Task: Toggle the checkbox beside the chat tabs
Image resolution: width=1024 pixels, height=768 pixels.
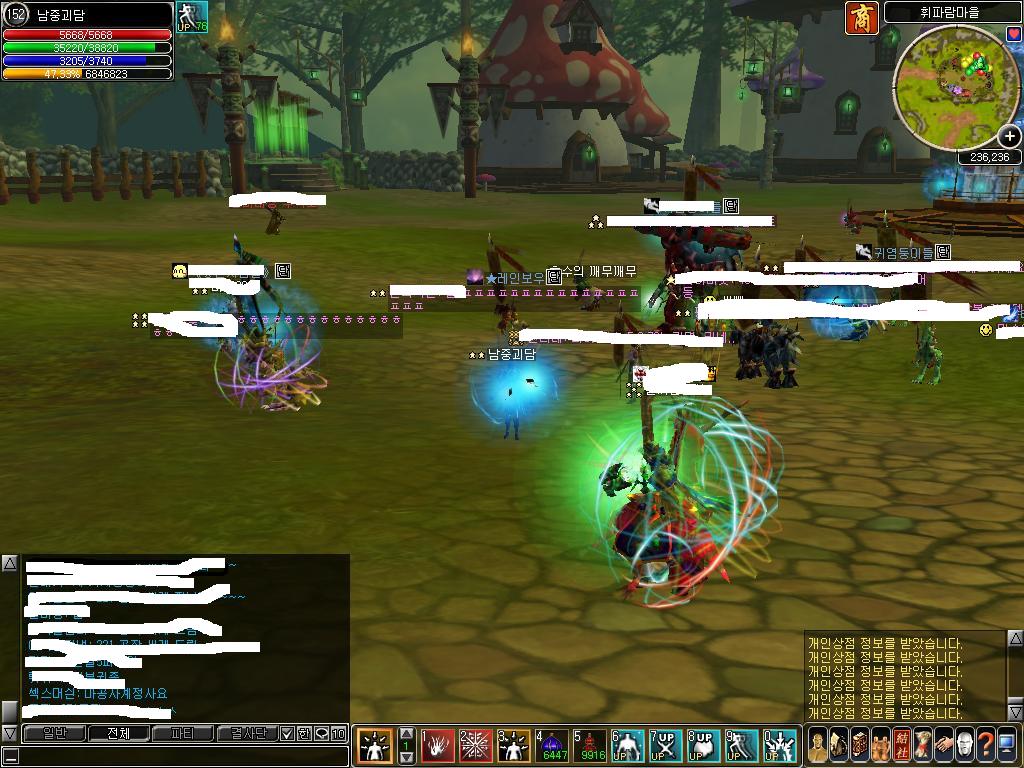Action: click(287, 733)
